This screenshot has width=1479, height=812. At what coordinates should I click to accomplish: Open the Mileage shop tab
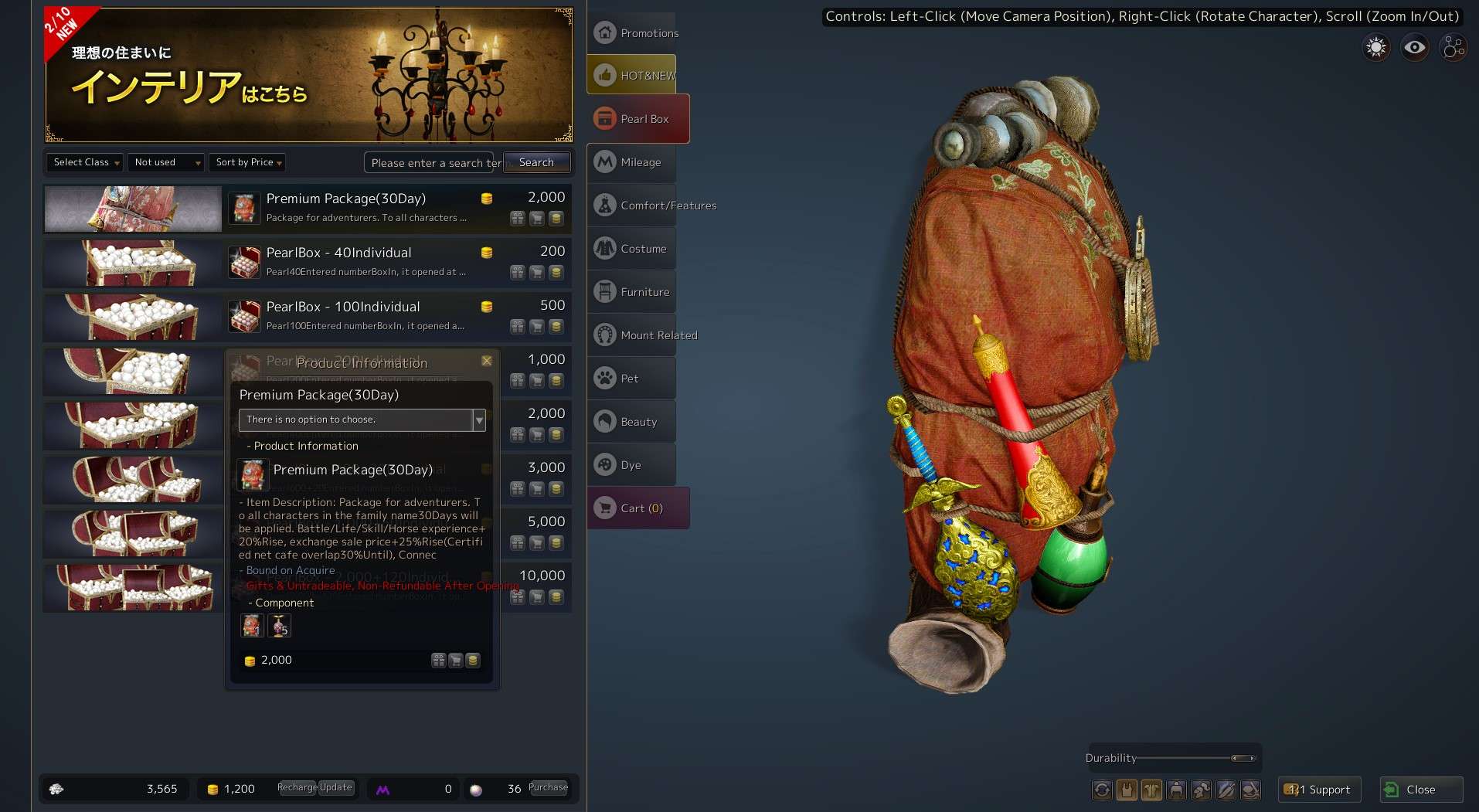tap(632, 162)
